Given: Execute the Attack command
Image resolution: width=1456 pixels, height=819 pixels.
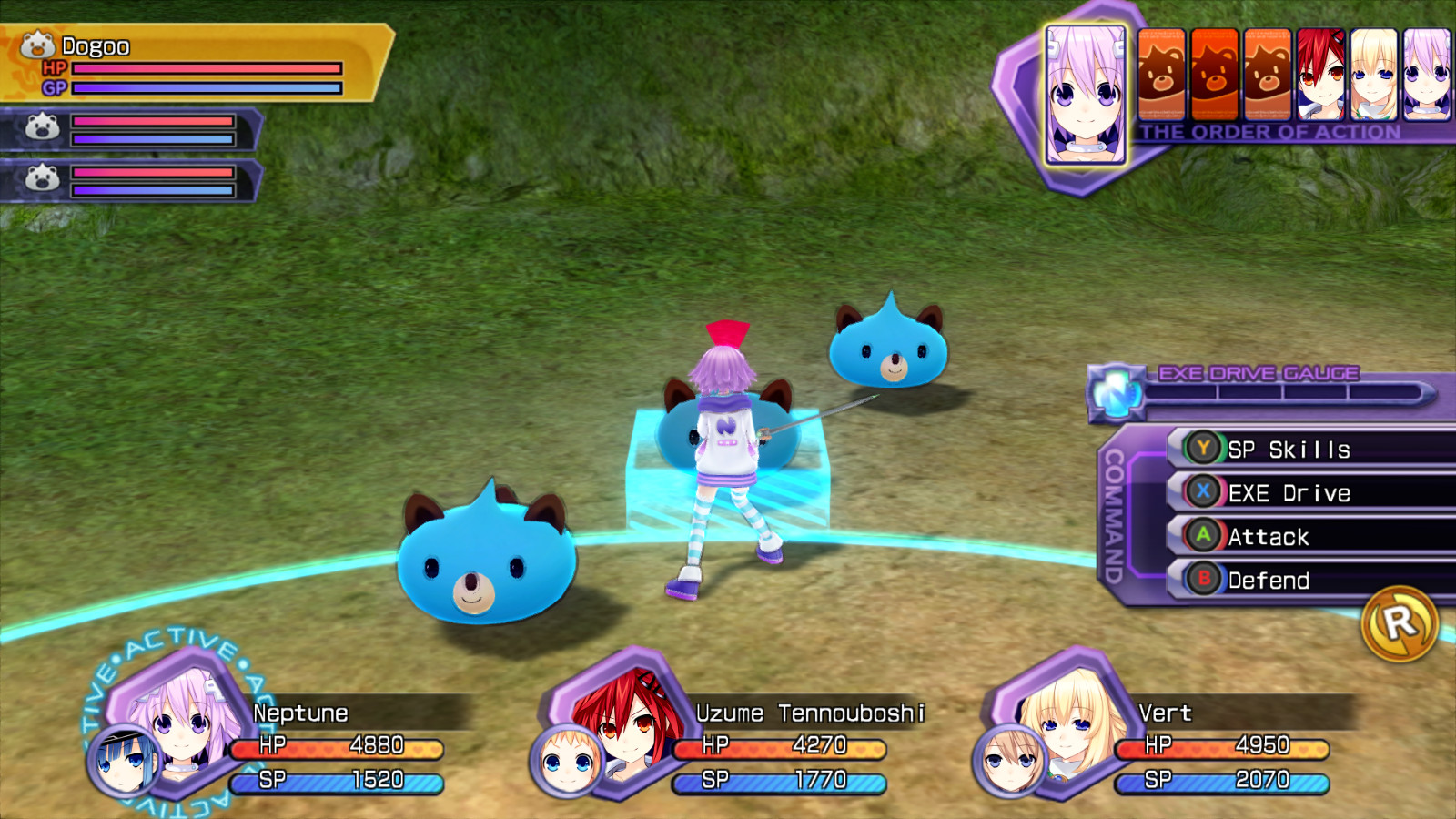Looking at the screenshot, I should pos(1274,537).
